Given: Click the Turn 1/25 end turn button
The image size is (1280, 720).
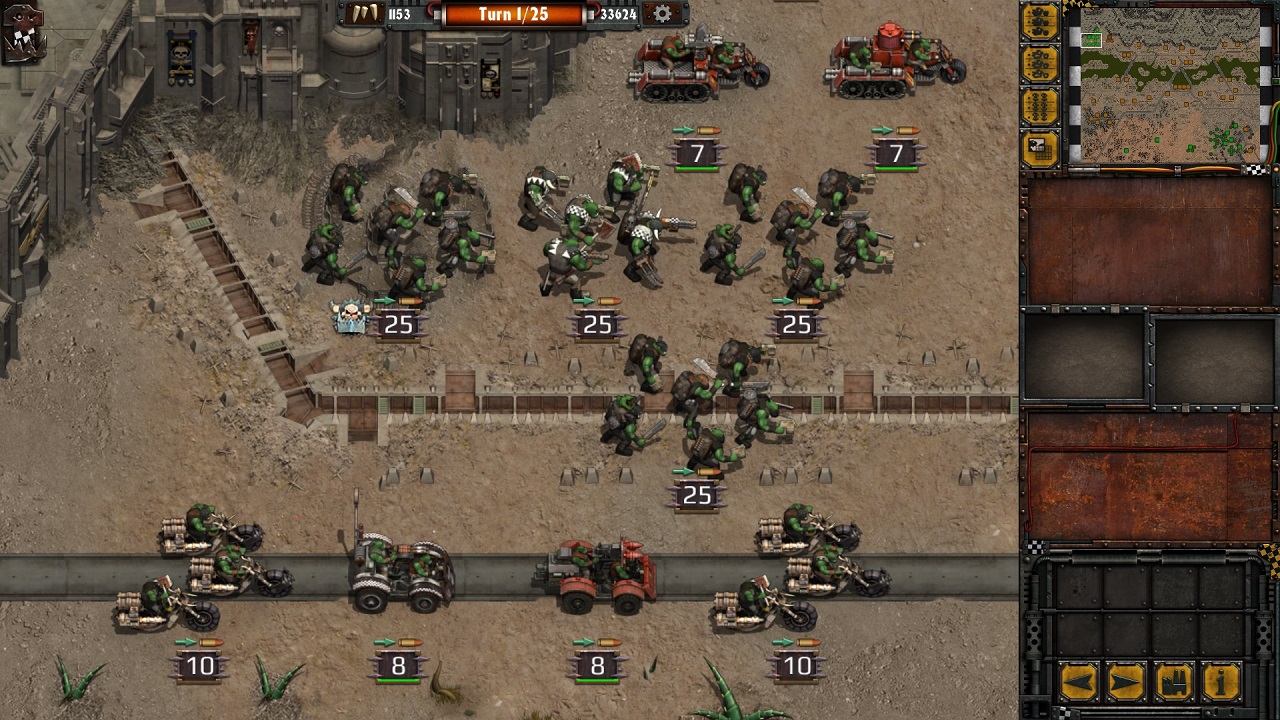Looking at the screenshot, I should tap(513, 14).
